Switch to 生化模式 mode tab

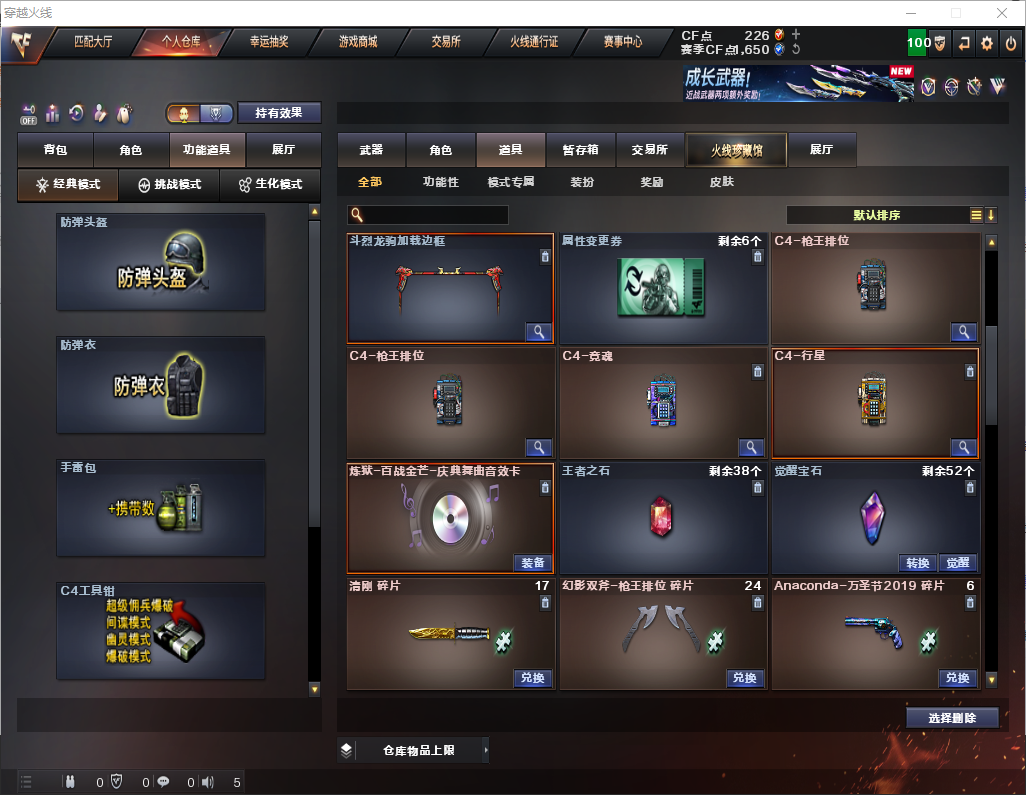[271, 185]
